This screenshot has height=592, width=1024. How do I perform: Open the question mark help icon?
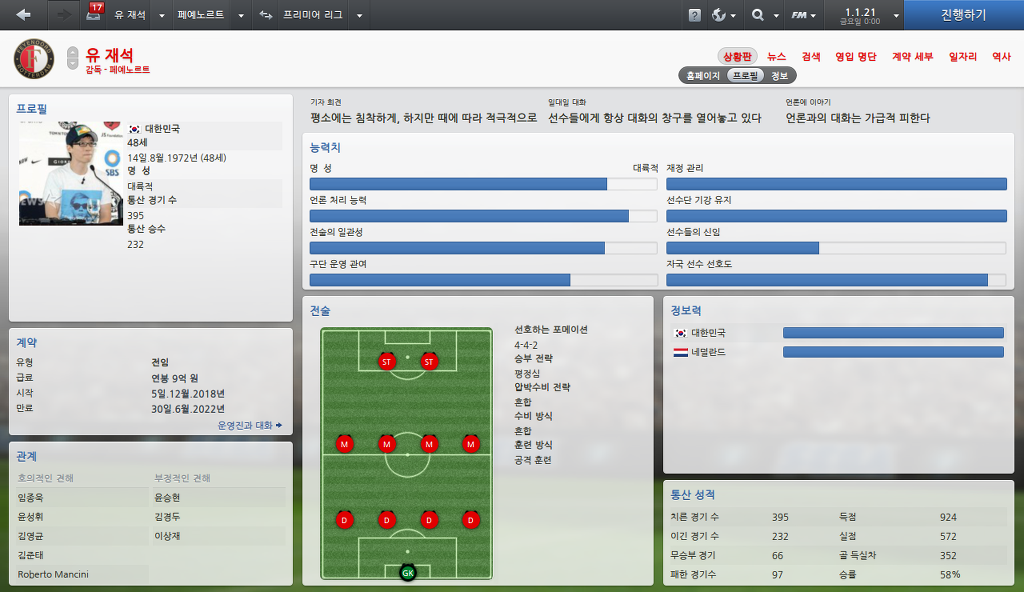[x=695, y=15]
